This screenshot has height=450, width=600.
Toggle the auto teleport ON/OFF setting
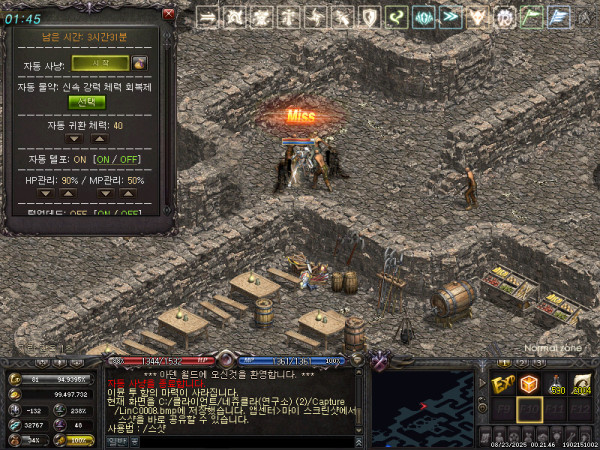(118, 160)
